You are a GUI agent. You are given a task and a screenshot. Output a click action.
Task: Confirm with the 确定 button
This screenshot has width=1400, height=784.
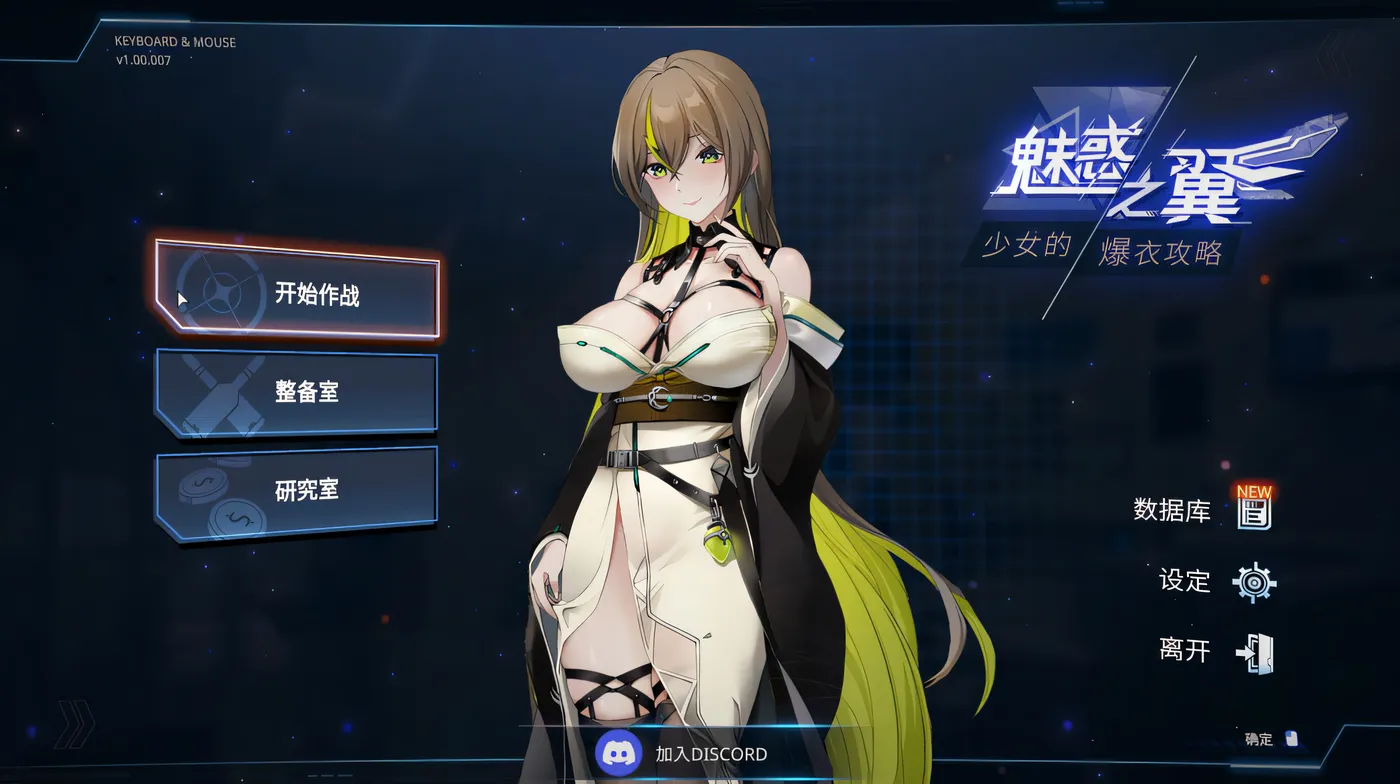(x=1258, y=740)
